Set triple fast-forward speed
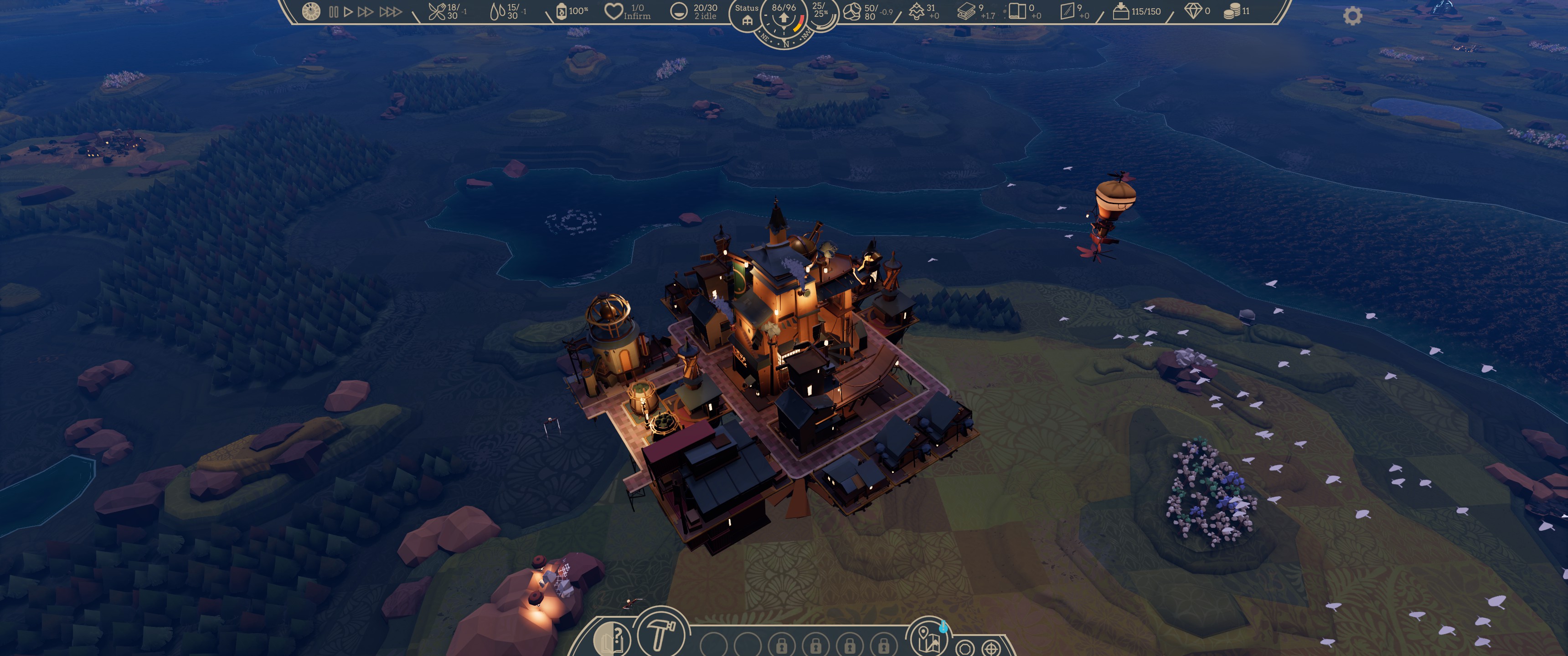Viewport: 1568px width, 656px height. [x=390, y=11]
